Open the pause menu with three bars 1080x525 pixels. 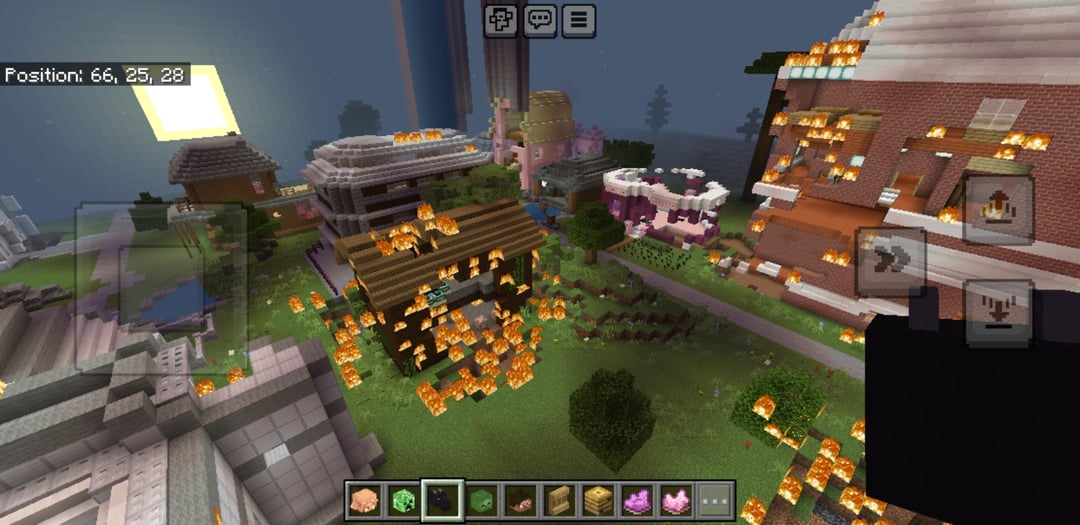579,19
